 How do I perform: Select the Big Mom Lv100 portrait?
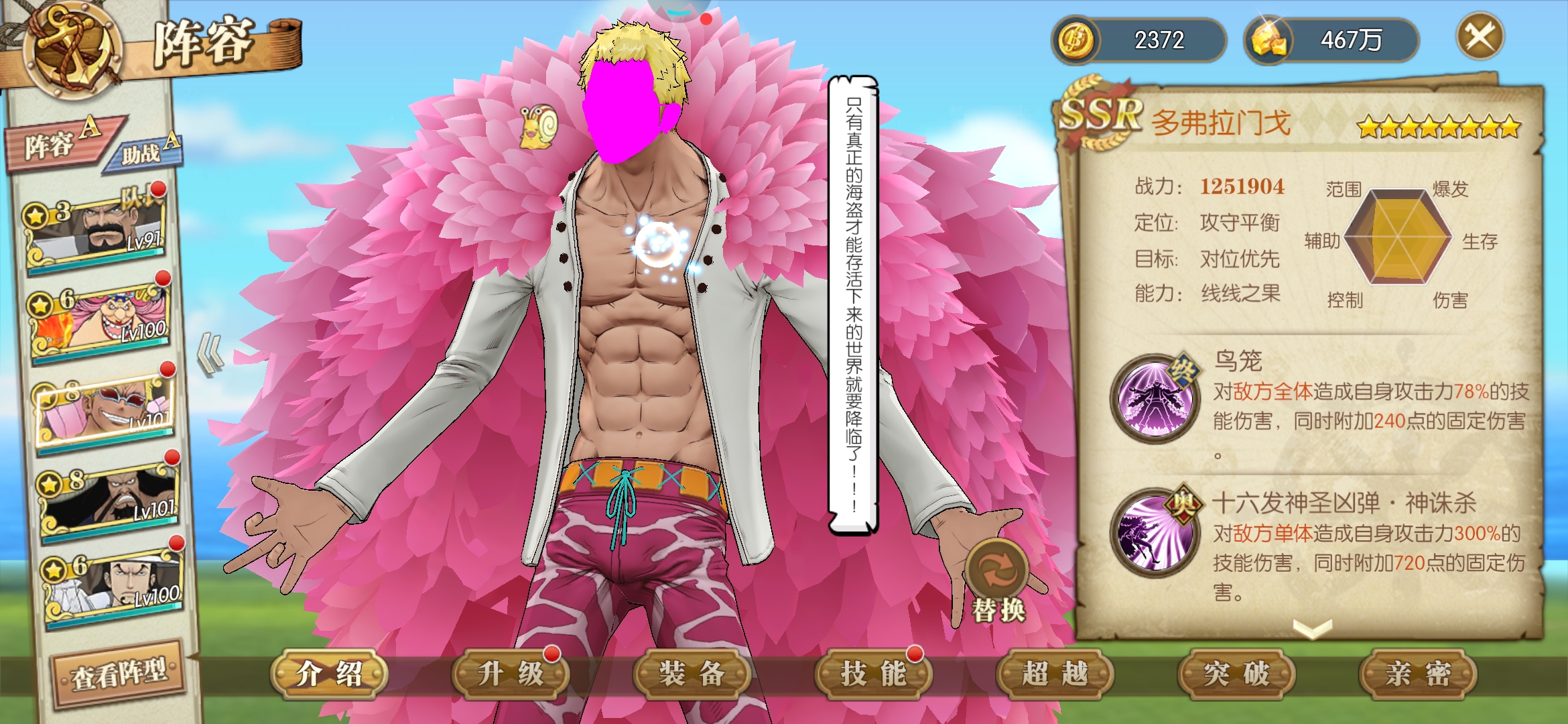(101, 320)
